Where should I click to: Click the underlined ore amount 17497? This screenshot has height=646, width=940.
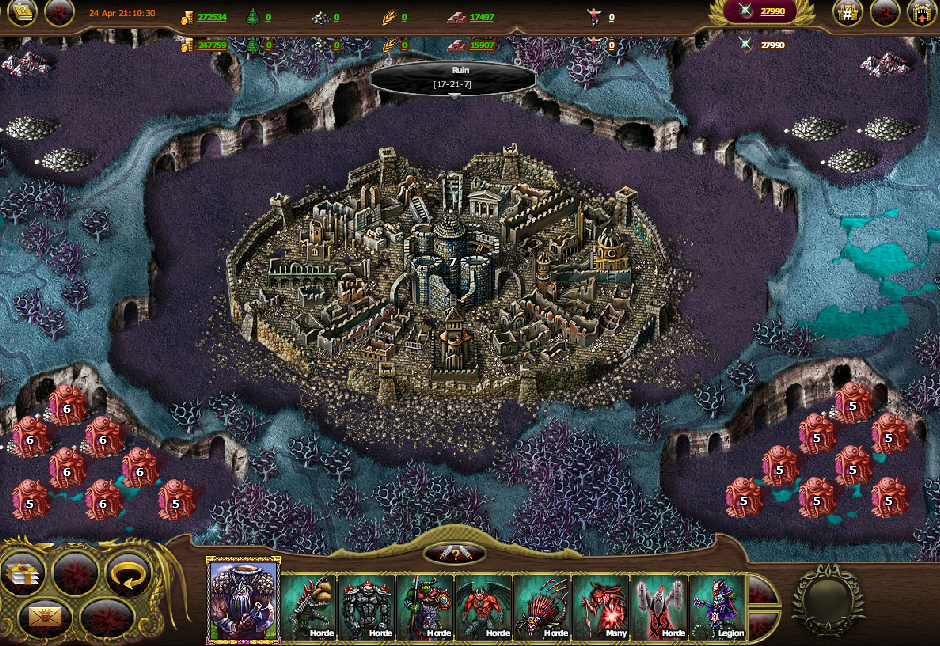click(482, 18)
